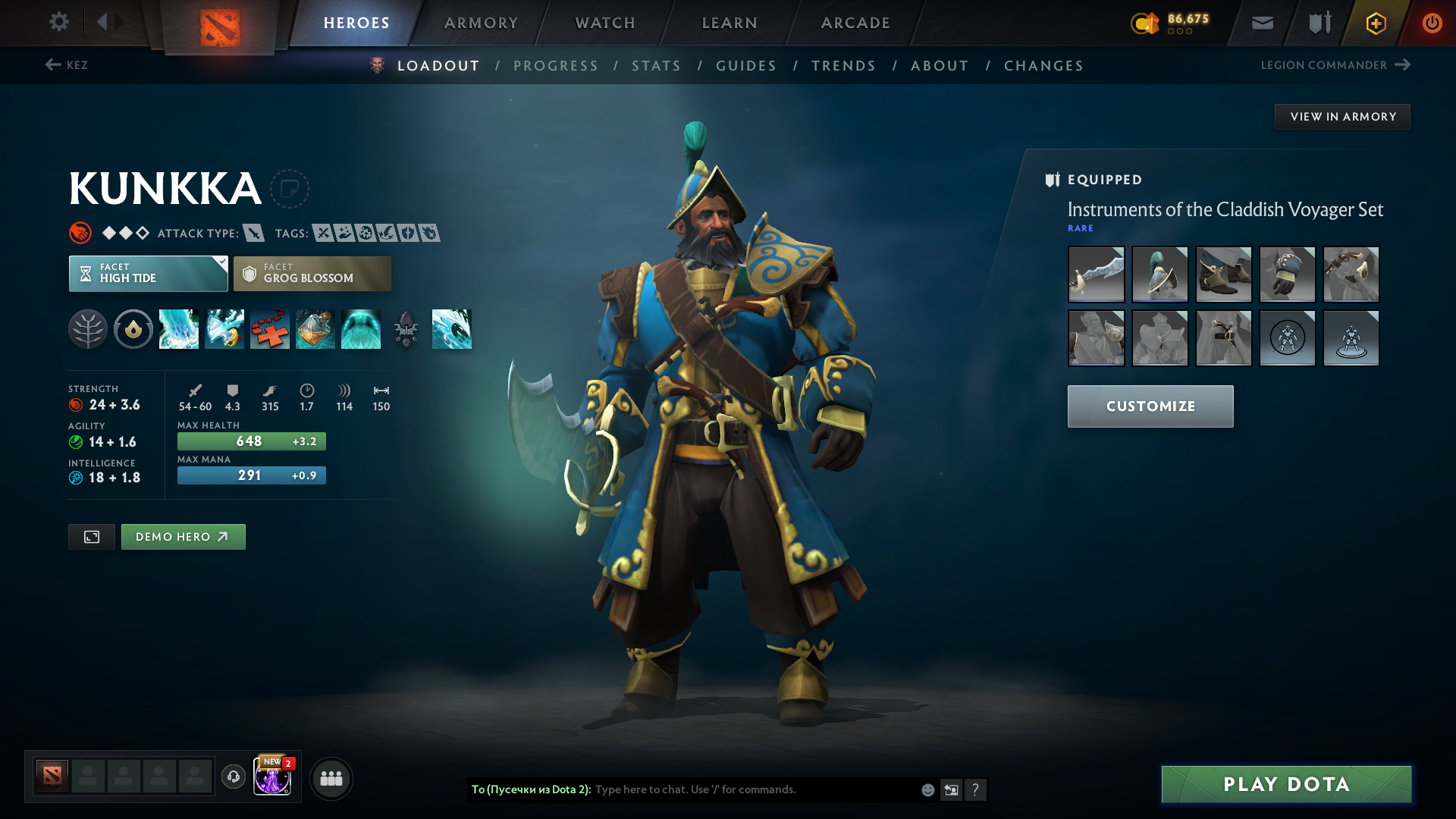Expand the party friends list button
The height and width of the screenshot is (819, 1456).
point(331,778)
